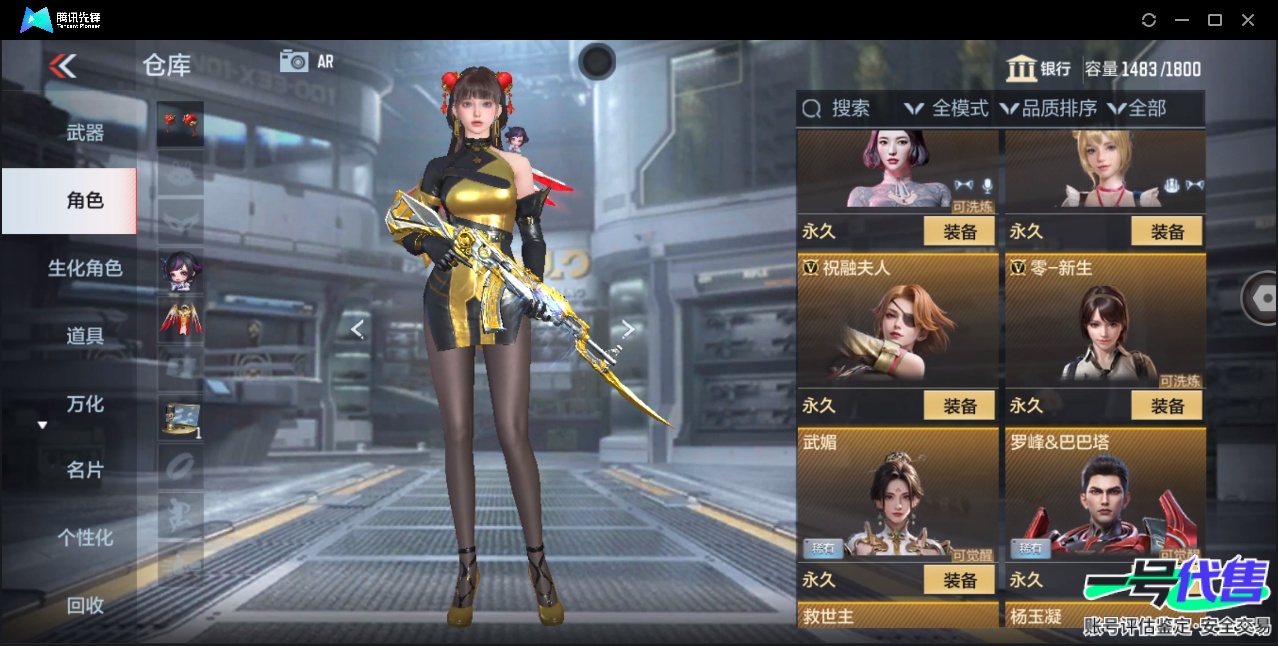1278x646 pixels.
Task: Open the 生化角色 category
Action: coord(85,268)
